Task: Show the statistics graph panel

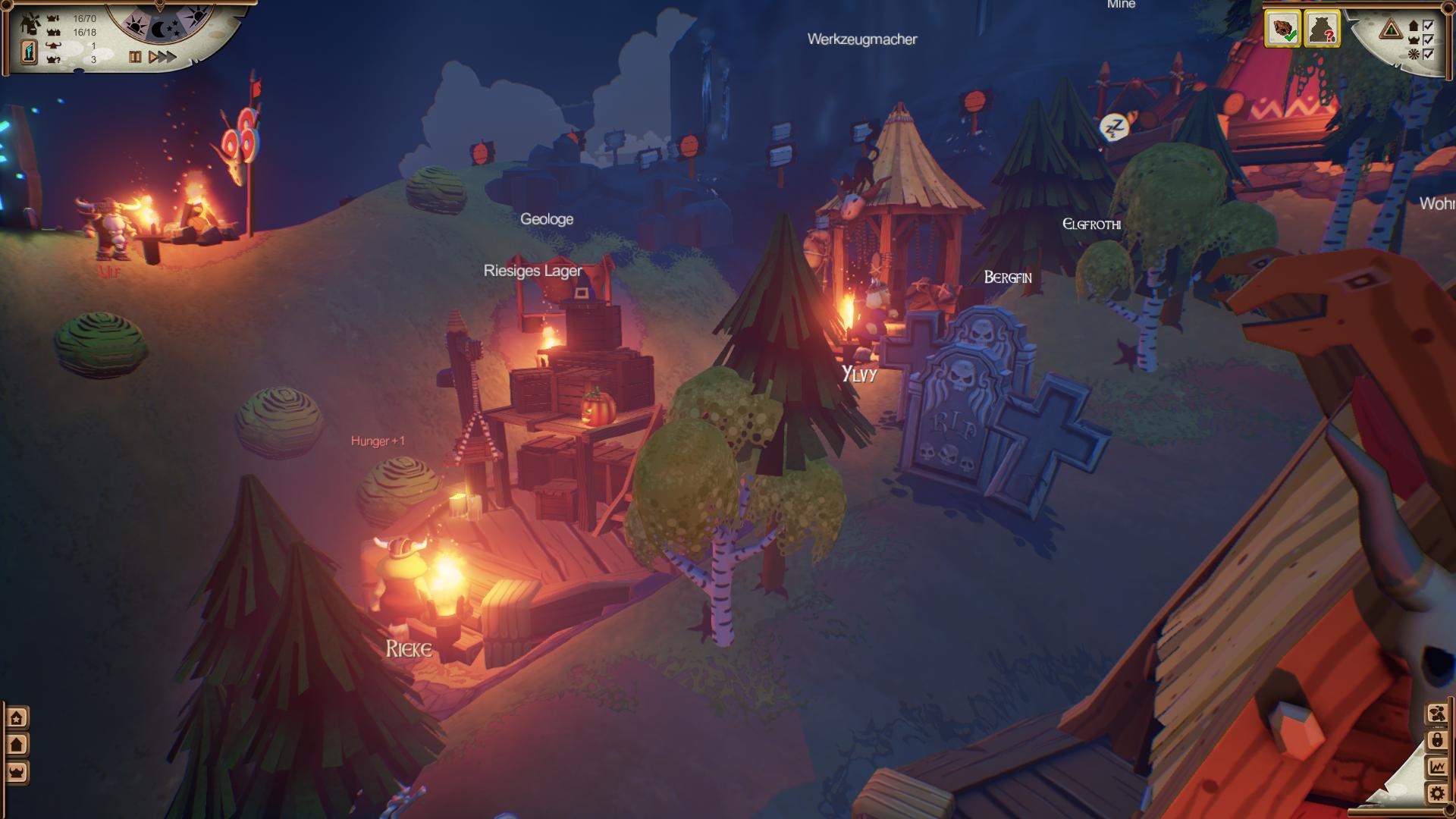Action: click(x=1437, y=767)
